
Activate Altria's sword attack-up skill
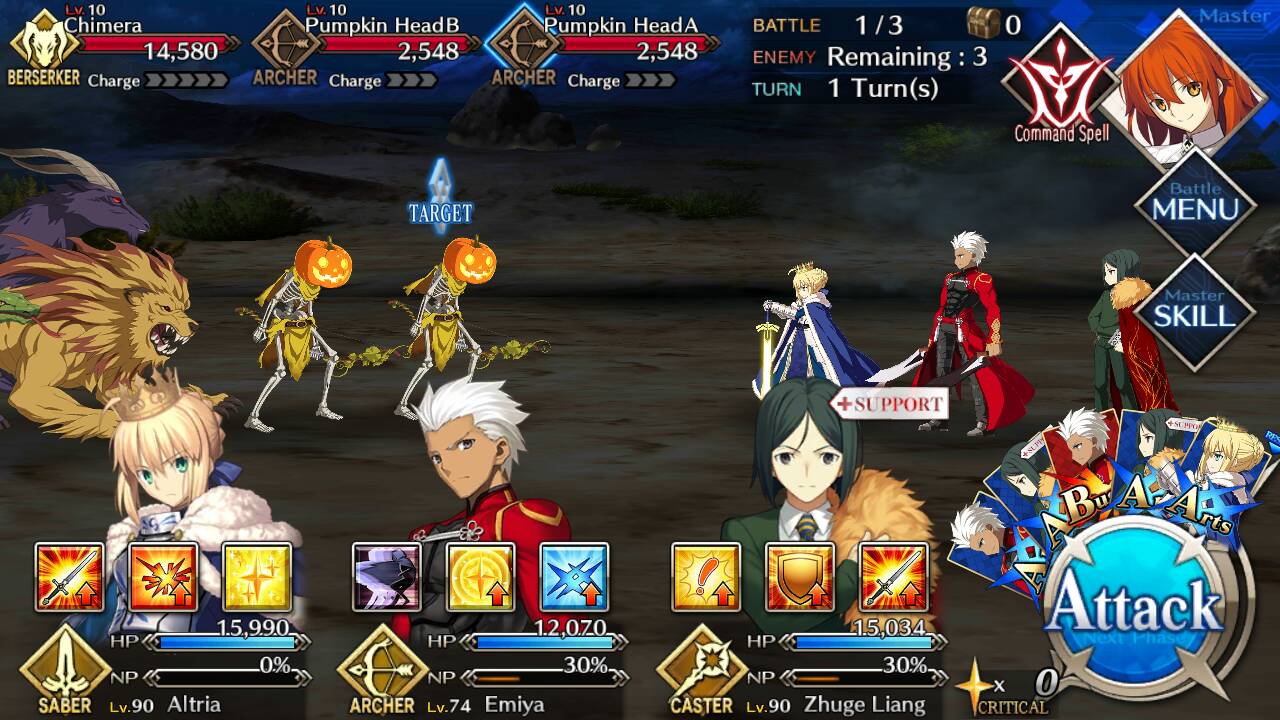click(70, 577)
